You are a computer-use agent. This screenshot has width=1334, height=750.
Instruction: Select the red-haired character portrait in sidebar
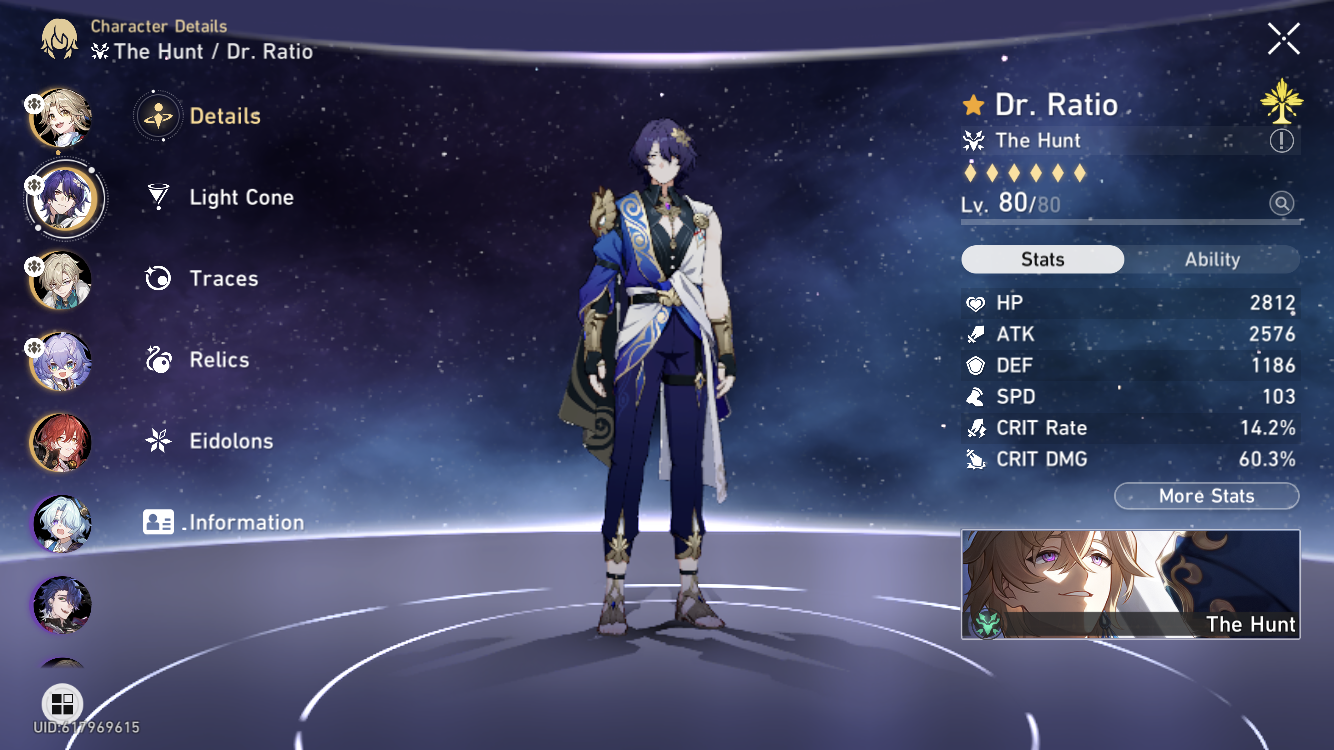60,443
